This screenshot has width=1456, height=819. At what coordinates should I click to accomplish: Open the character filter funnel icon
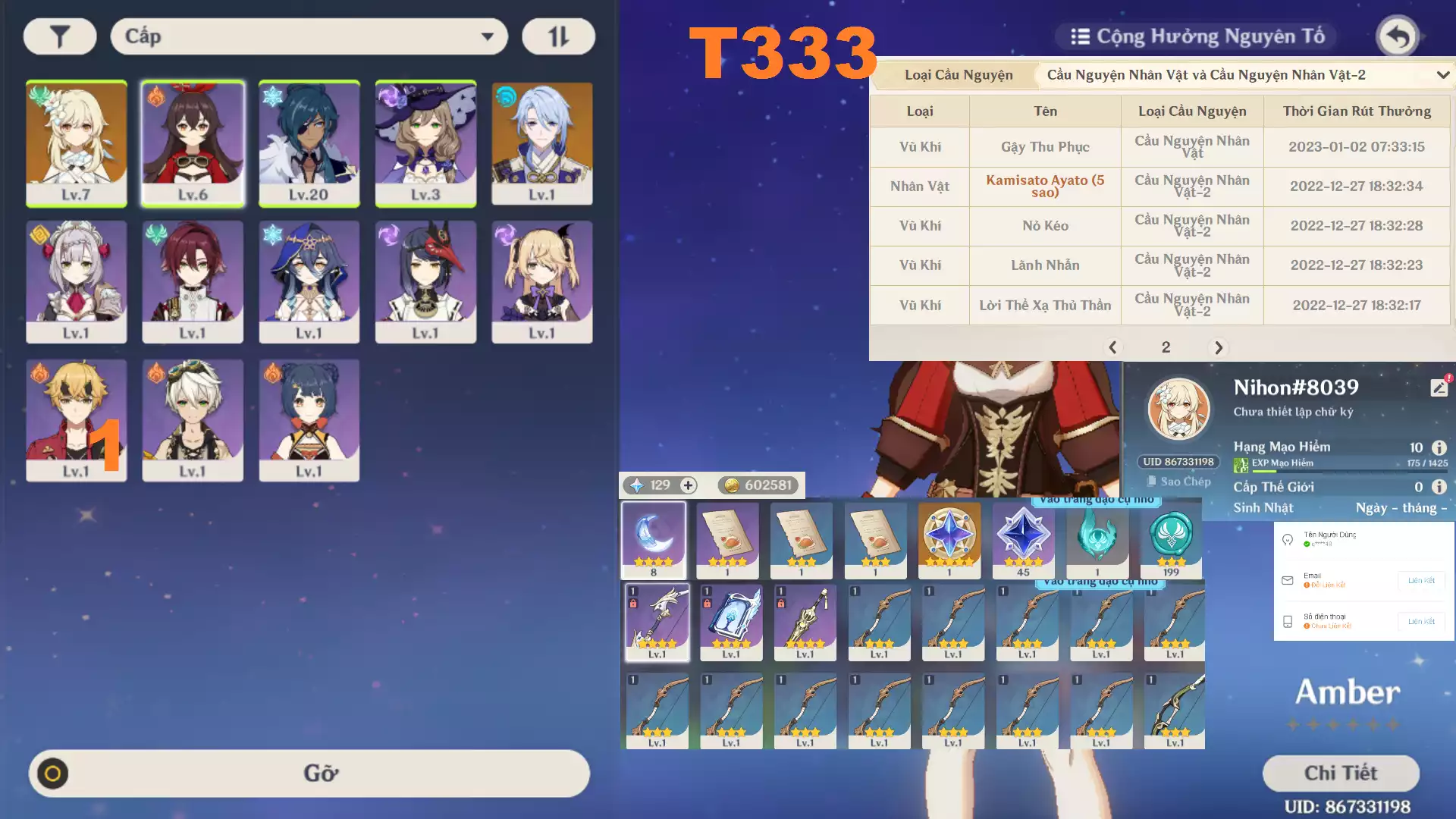coord(59,36)
